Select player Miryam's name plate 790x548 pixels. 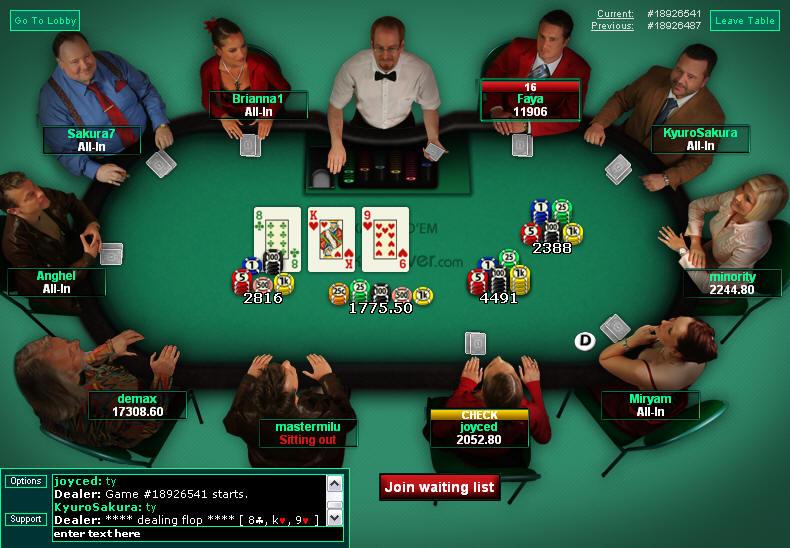[650, 405]
